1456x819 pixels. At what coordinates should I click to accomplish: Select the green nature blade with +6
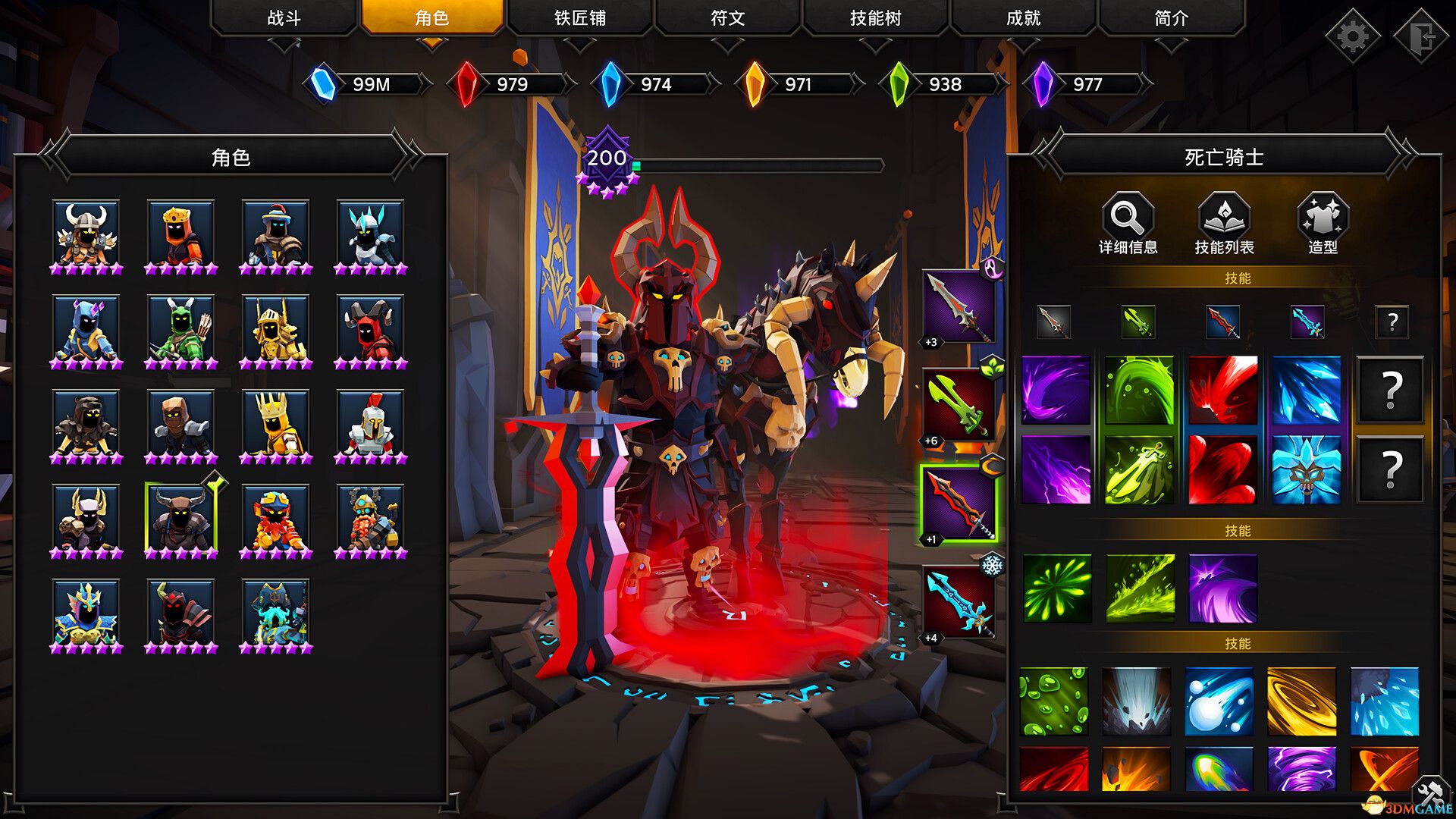(x=957, y=402)
